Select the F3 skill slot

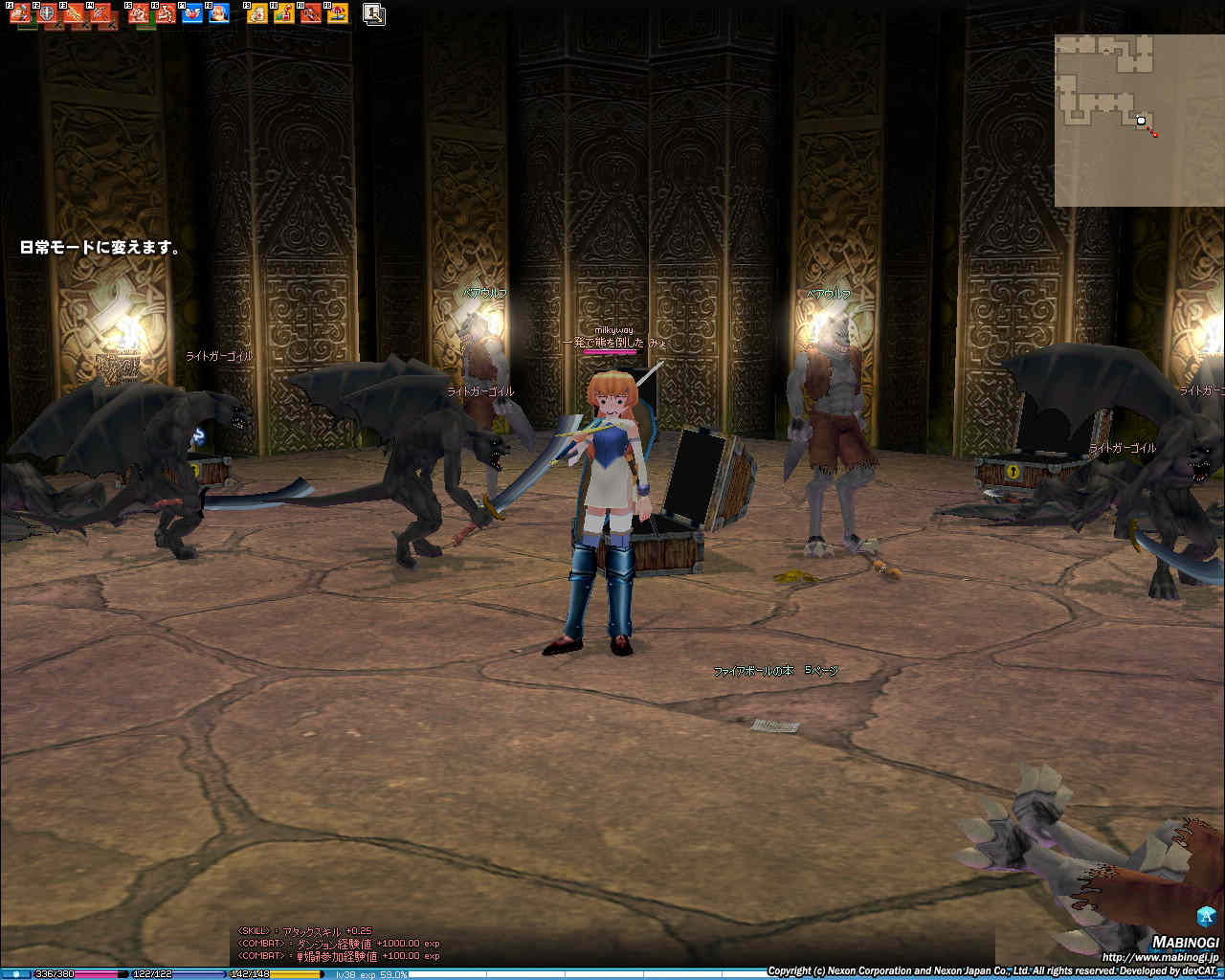pyautogui.click(x=74, y=13)
